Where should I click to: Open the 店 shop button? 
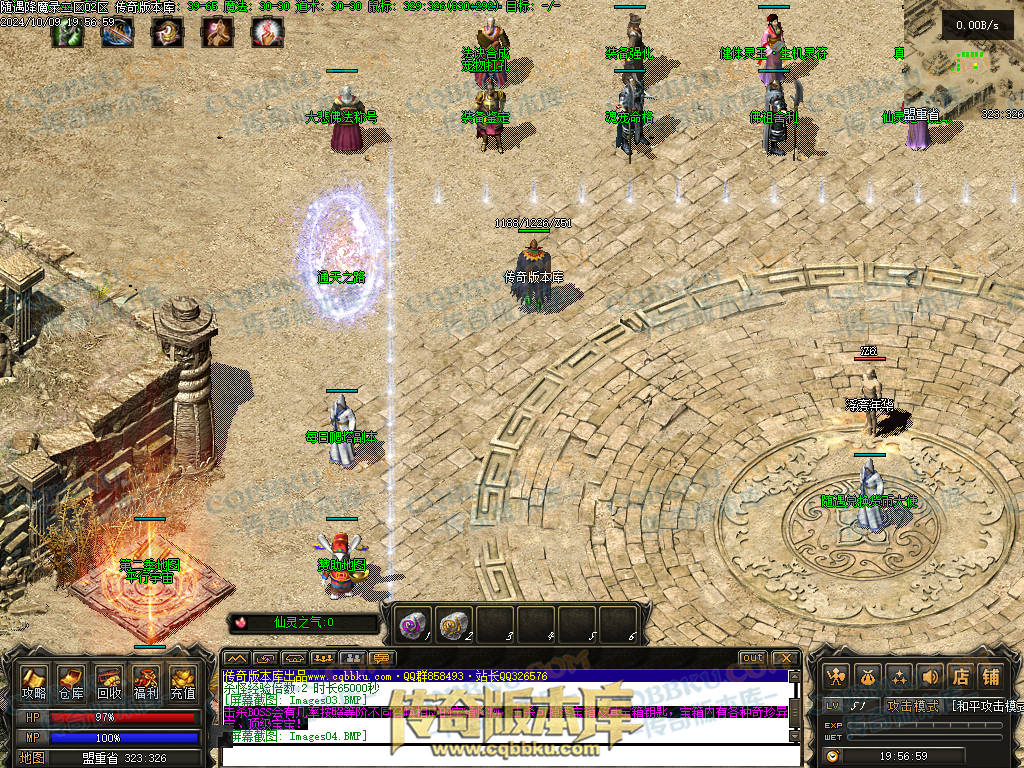point(960,677)
